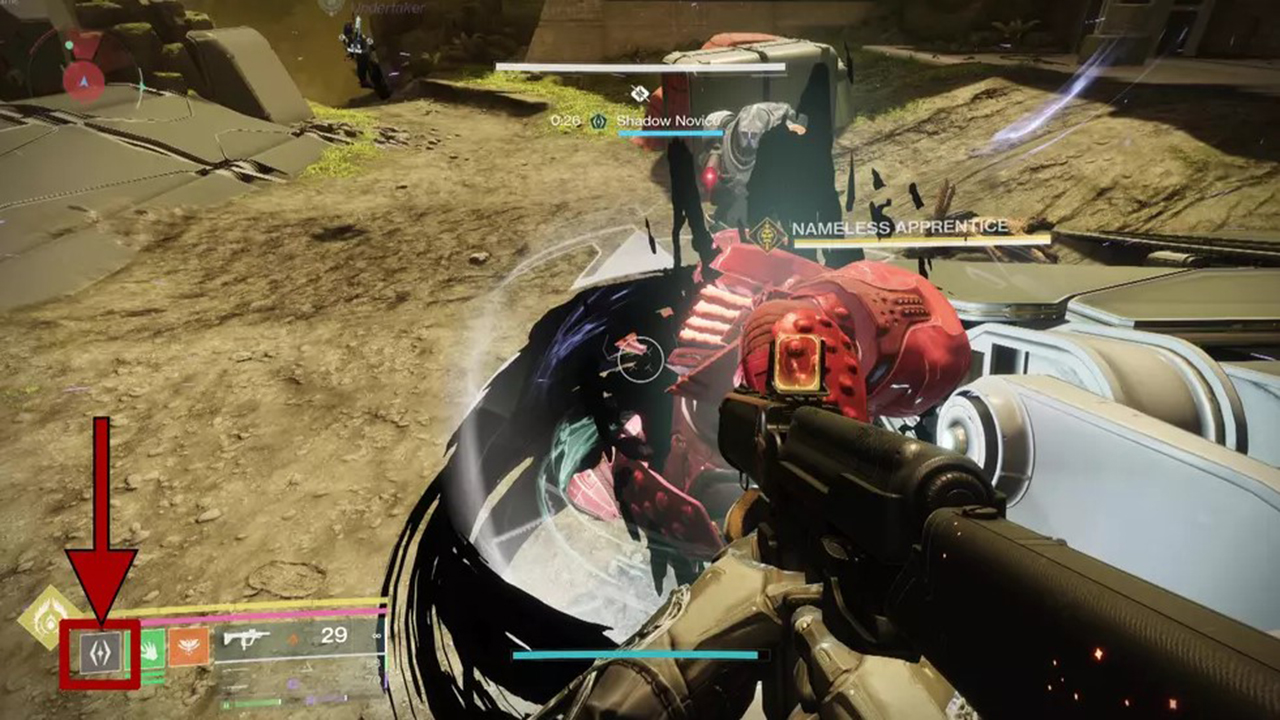Activate the class ability icon in red box
Image resolution: width=1280 pixels, height=720 pixels.
point(100,652)
